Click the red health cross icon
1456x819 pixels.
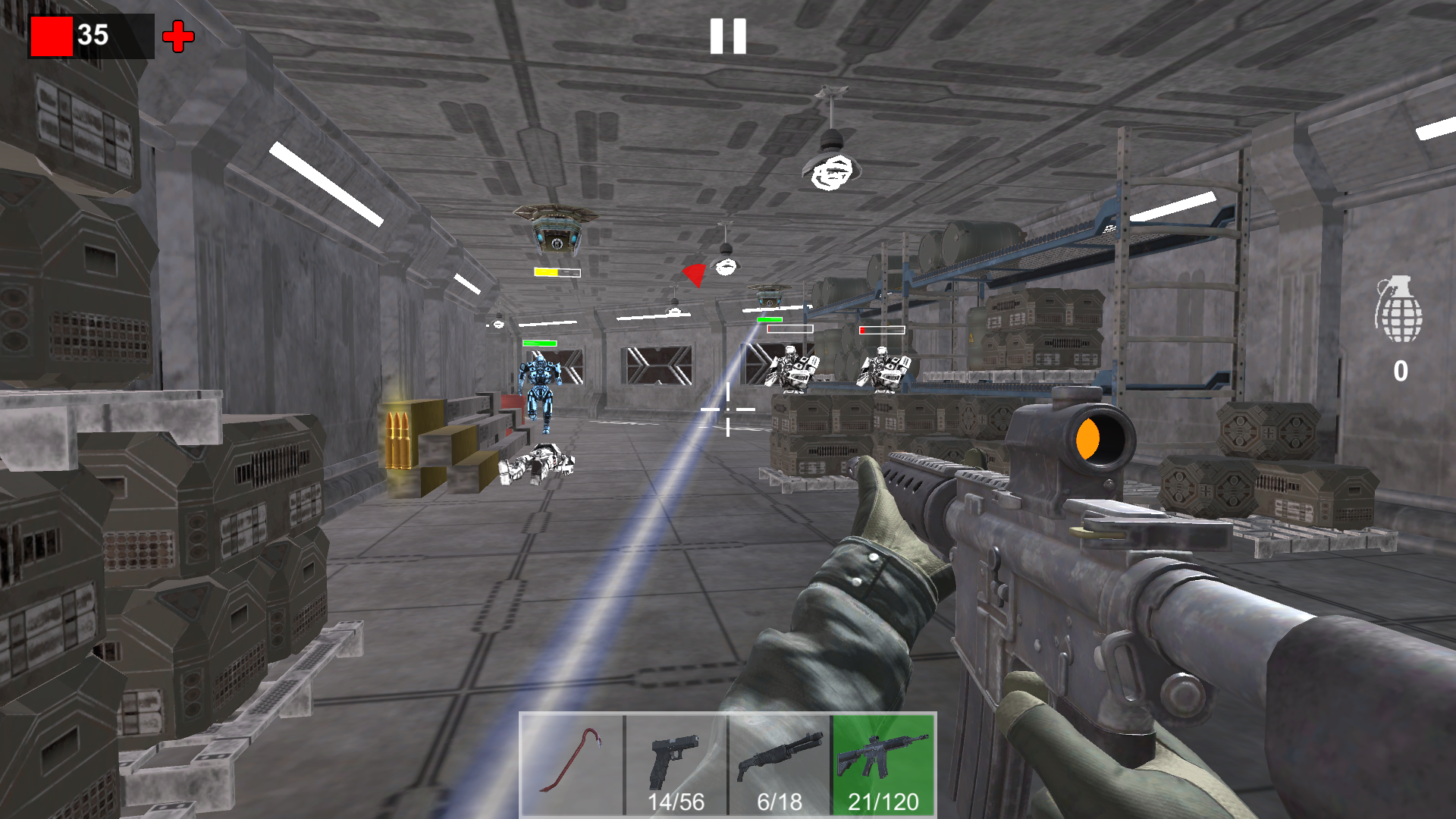pos(177,35)
